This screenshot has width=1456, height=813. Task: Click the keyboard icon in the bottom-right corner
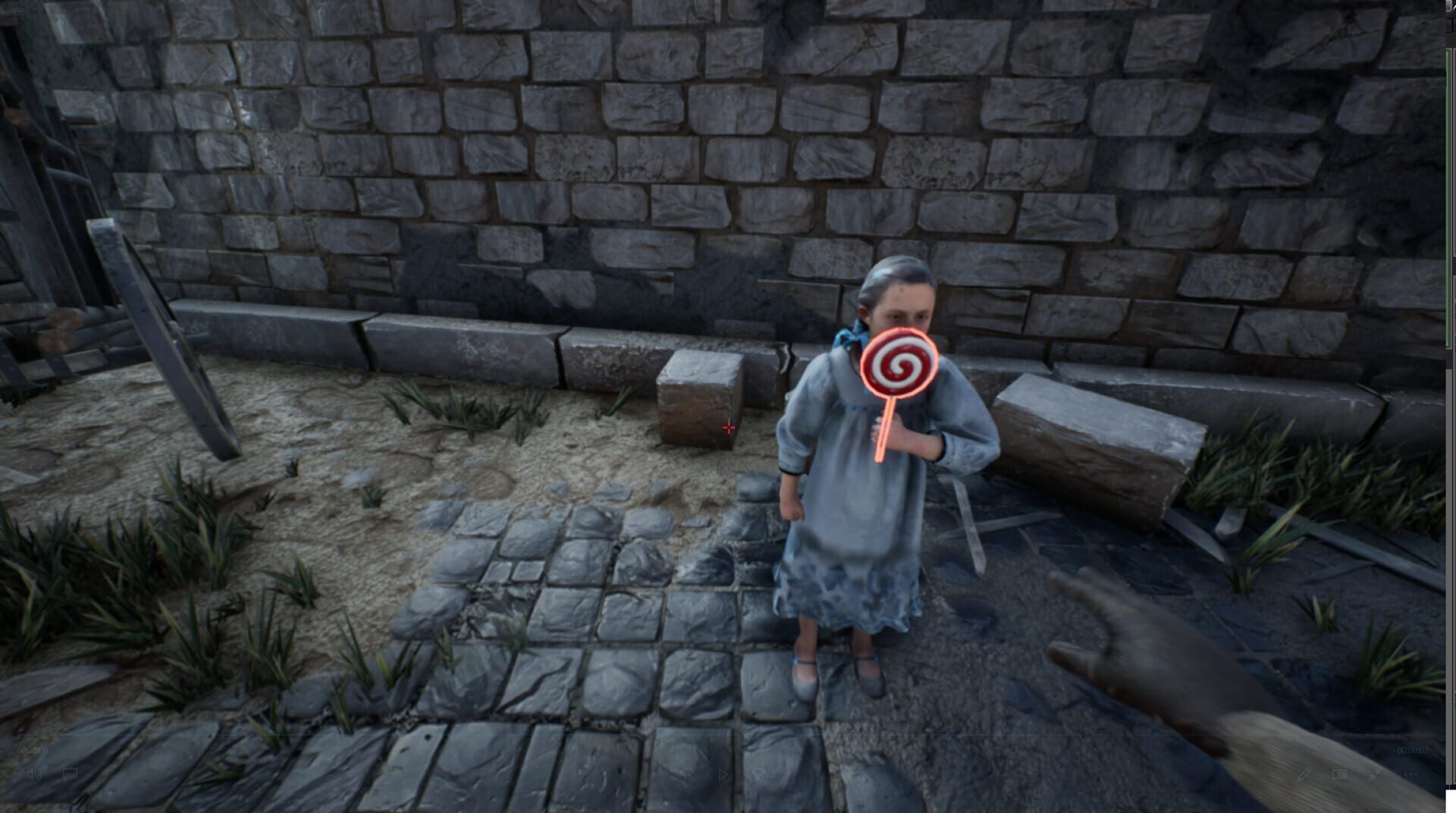pos(1339,775)
